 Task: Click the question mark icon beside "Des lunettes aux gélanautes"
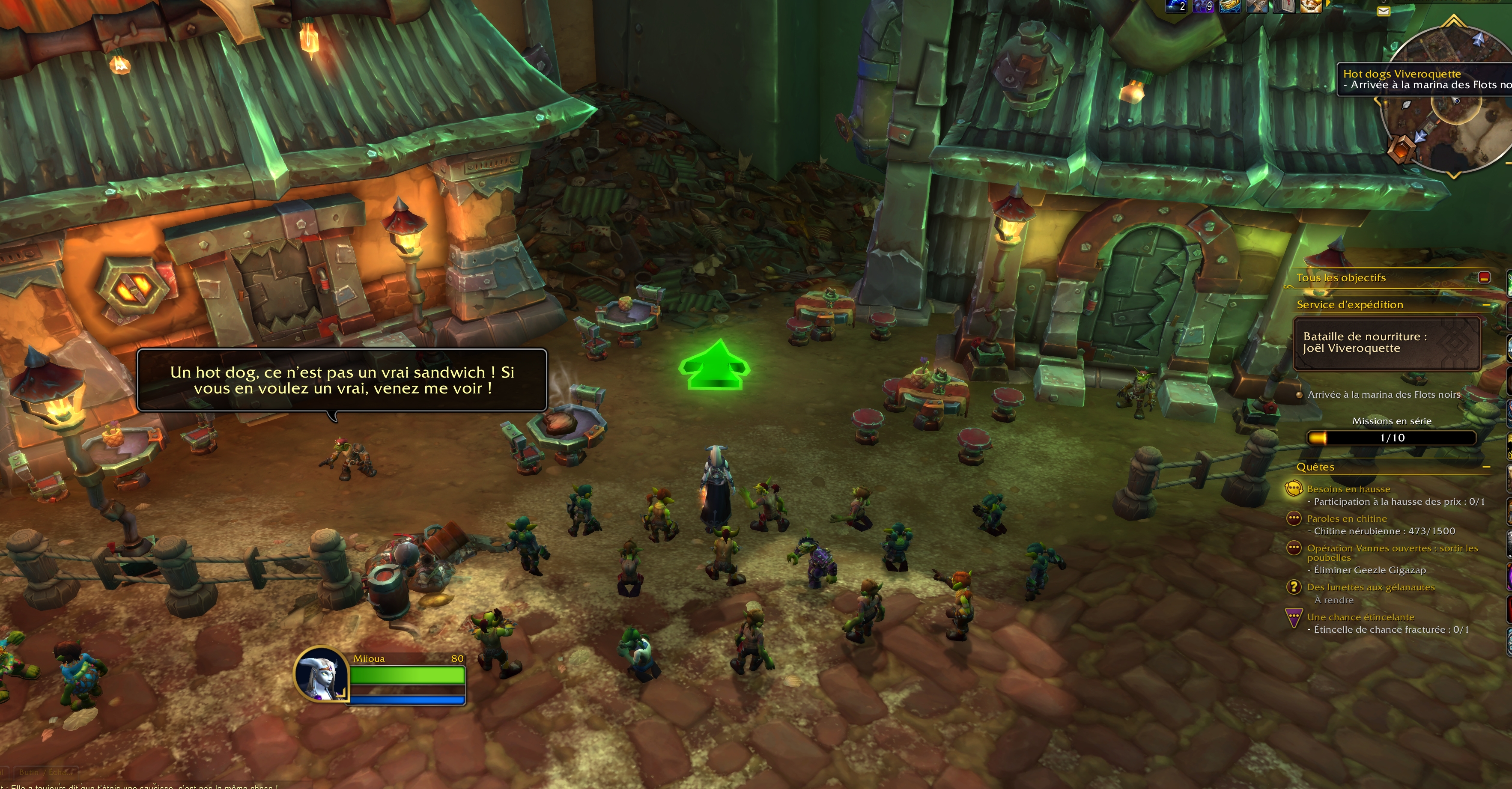click(x=1293, y=587)
